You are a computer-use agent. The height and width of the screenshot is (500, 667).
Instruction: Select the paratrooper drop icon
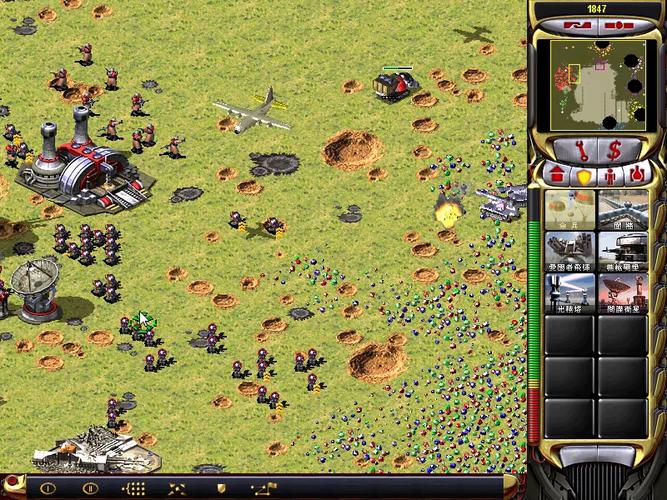[570, 209]
